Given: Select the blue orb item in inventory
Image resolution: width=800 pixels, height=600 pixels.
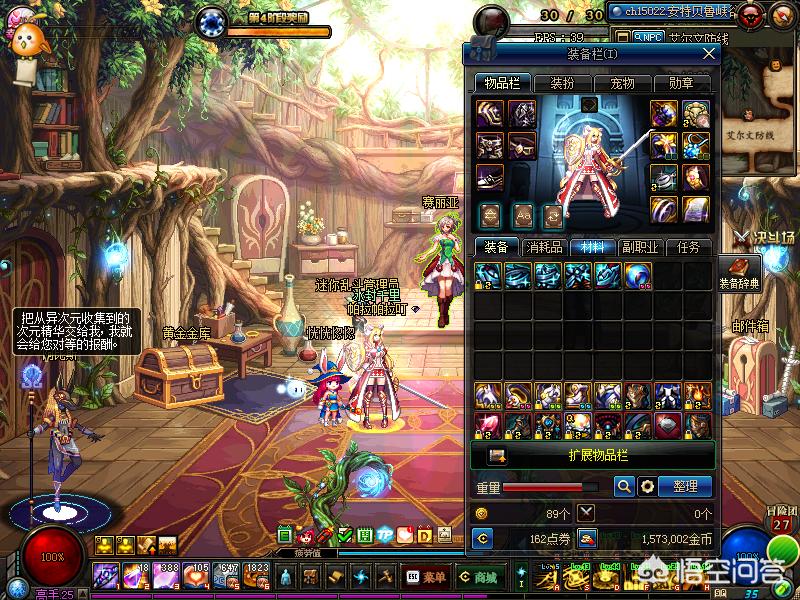Looking at the screenshot, I should pos(638,275).
